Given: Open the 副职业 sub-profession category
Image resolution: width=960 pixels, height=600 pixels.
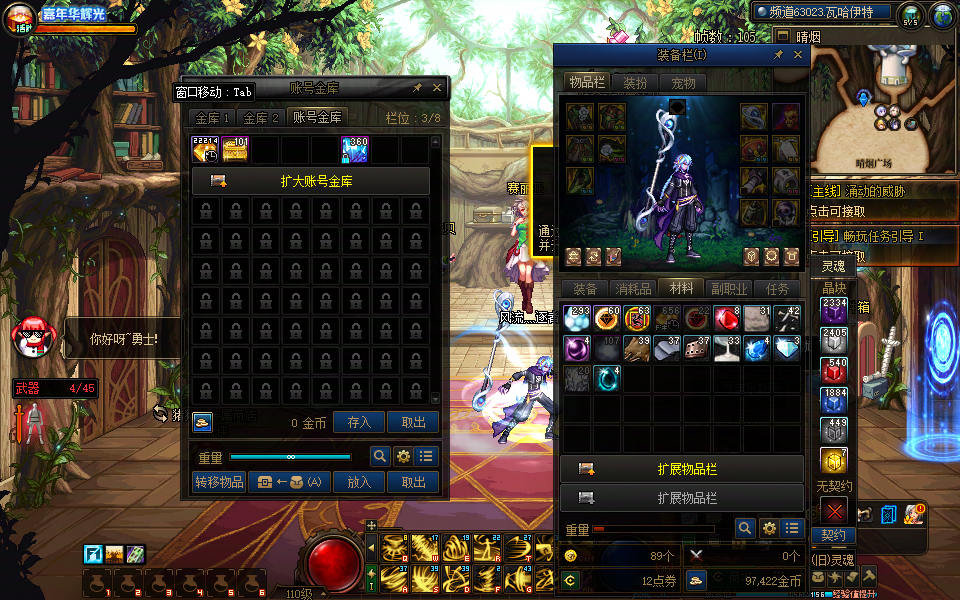Looking at the screenshot, I should (729, 289).
